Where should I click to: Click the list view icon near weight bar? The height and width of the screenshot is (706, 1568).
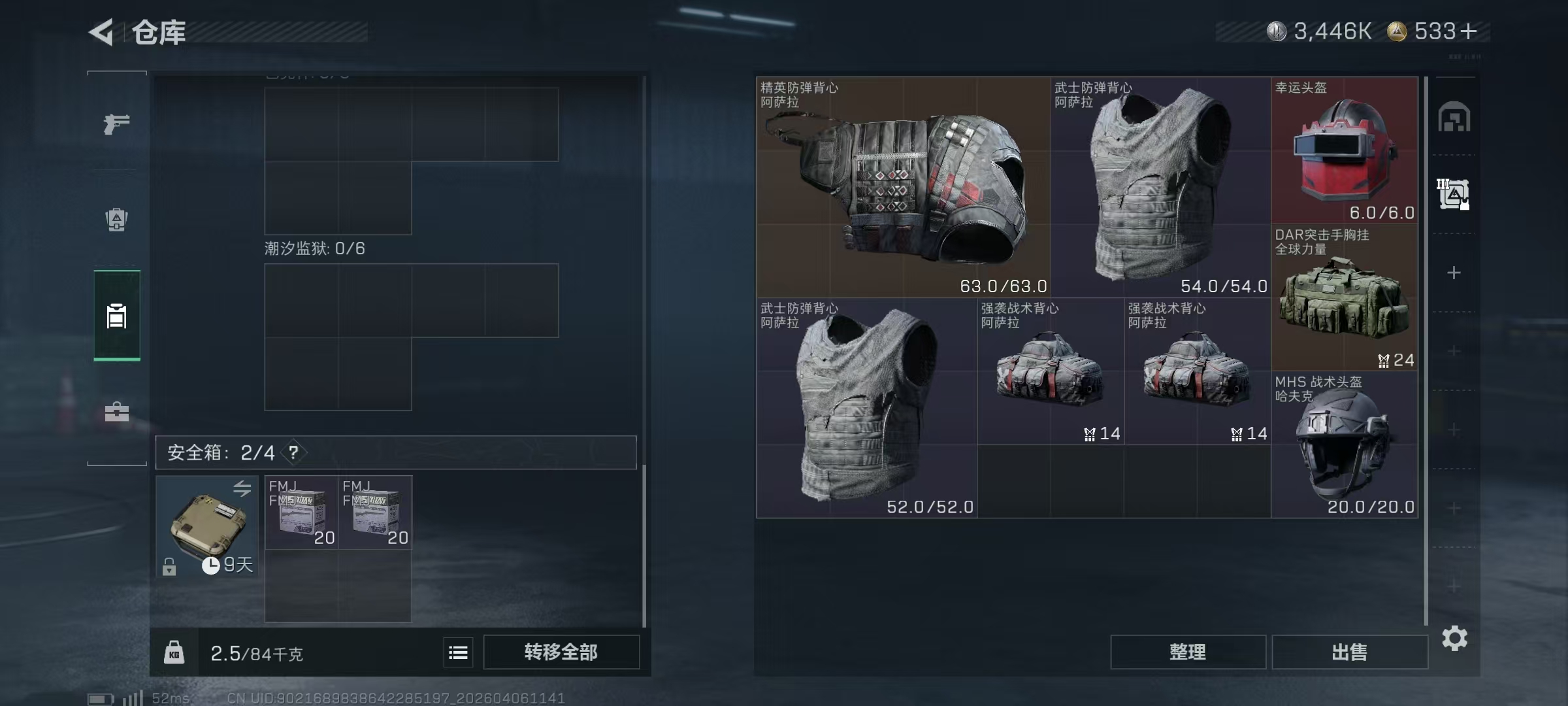point(459,652)
